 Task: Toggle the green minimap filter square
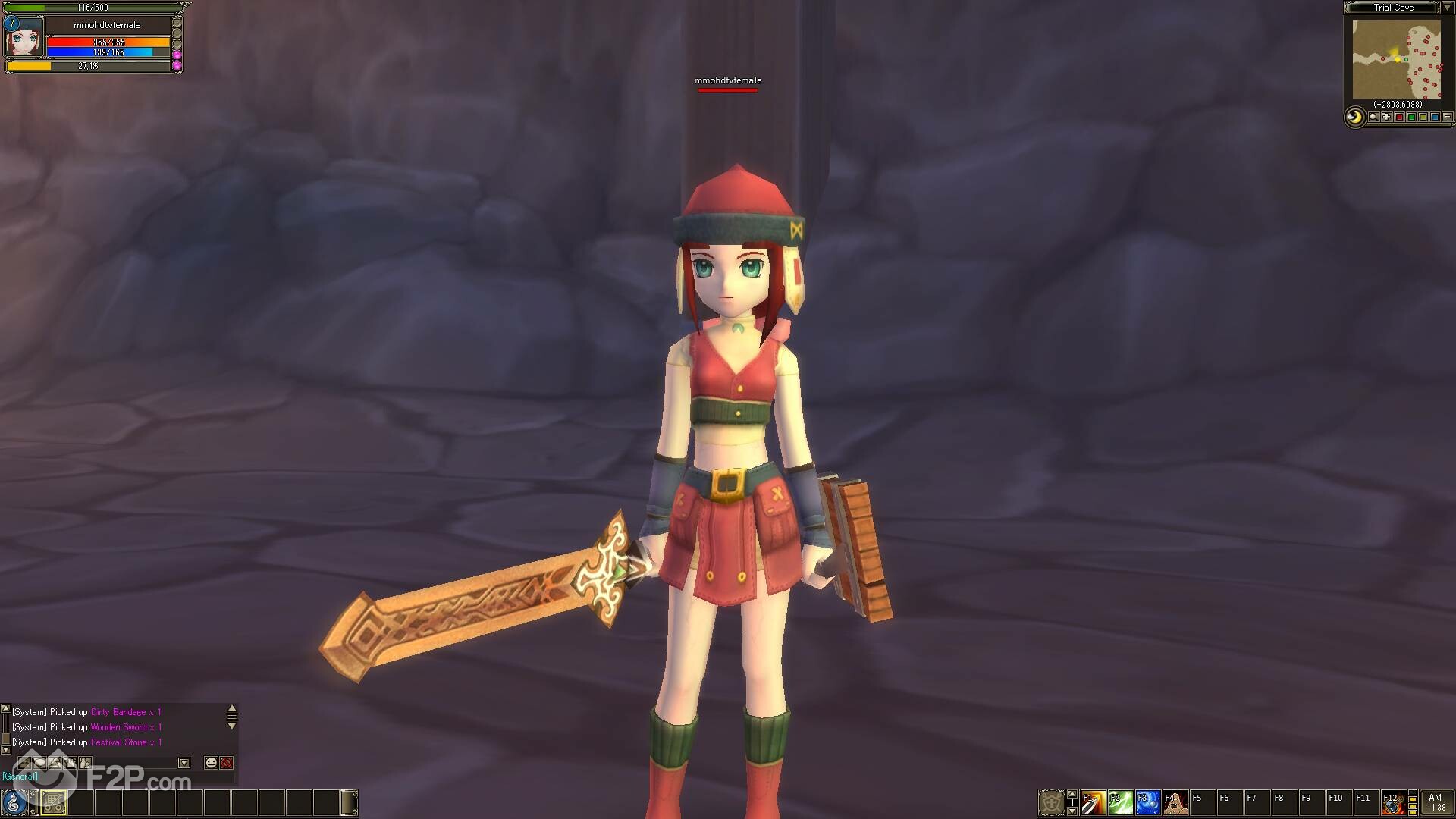(1411, 117)
